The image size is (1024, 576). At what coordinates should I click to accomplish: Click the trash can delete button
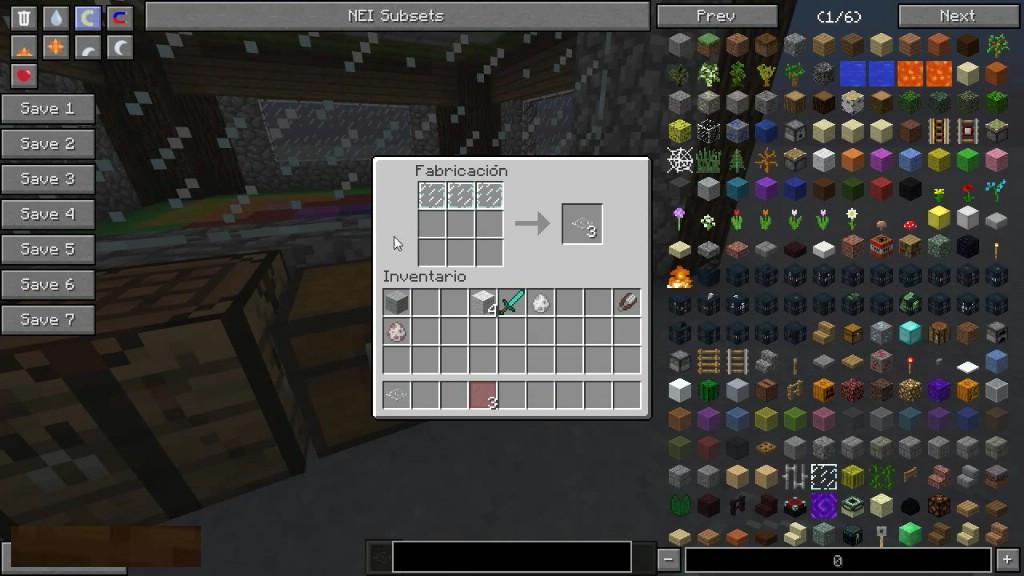[24, 18]
